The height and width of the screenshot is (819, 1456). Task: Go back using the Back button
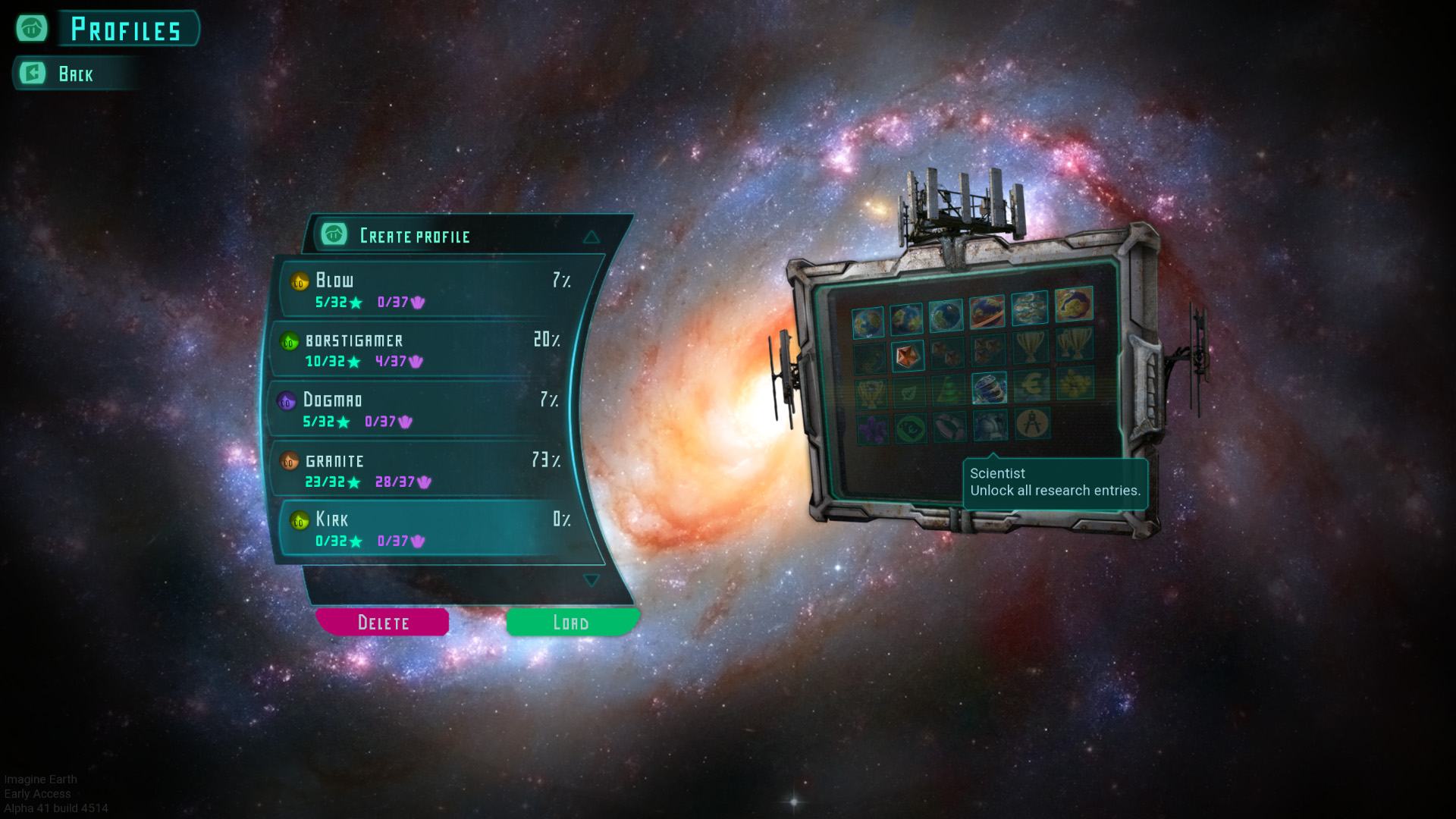click(74, 74)
